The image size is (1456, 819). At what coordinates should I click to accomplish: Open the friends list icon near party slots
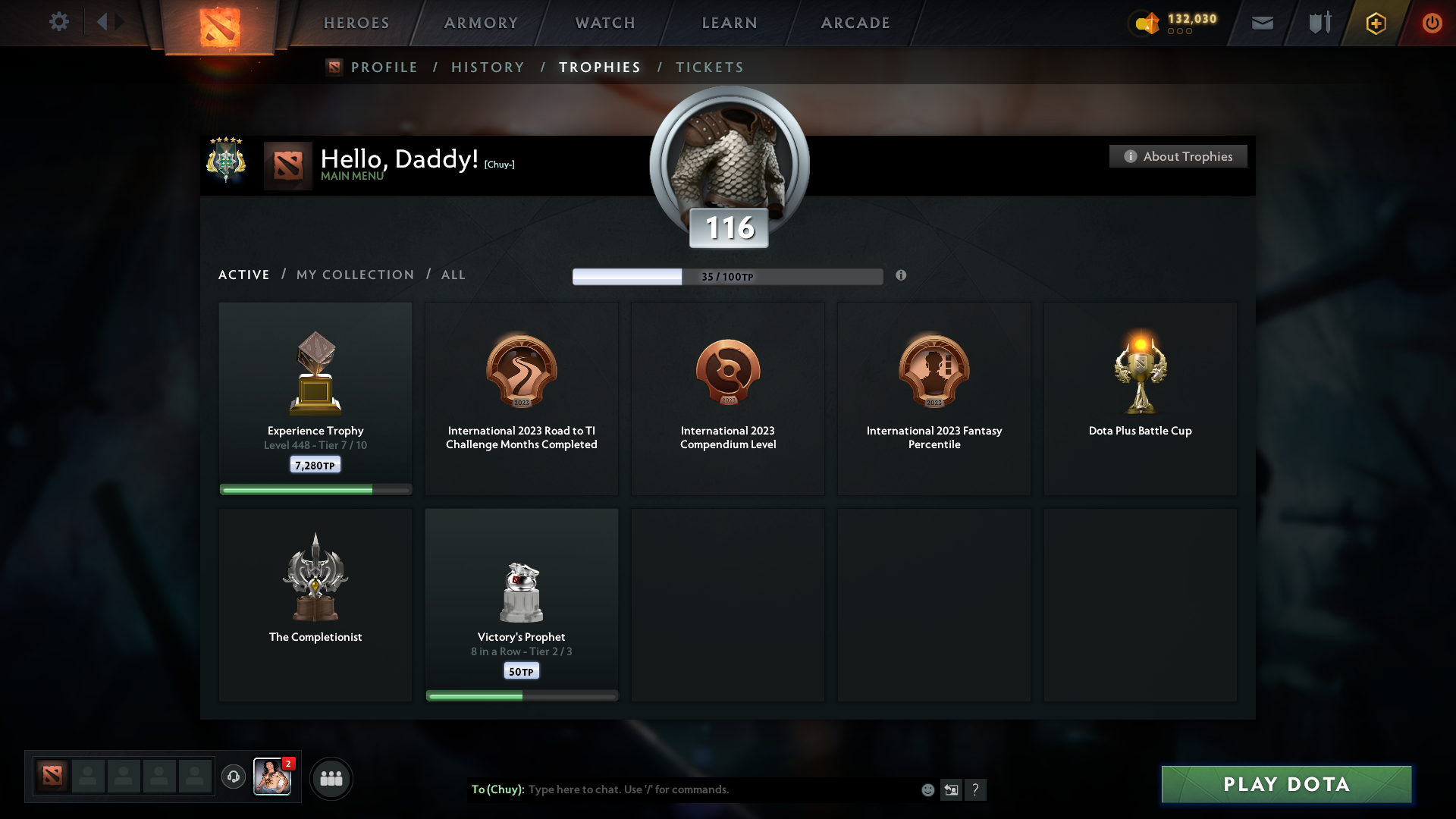(x=331, y=778)
